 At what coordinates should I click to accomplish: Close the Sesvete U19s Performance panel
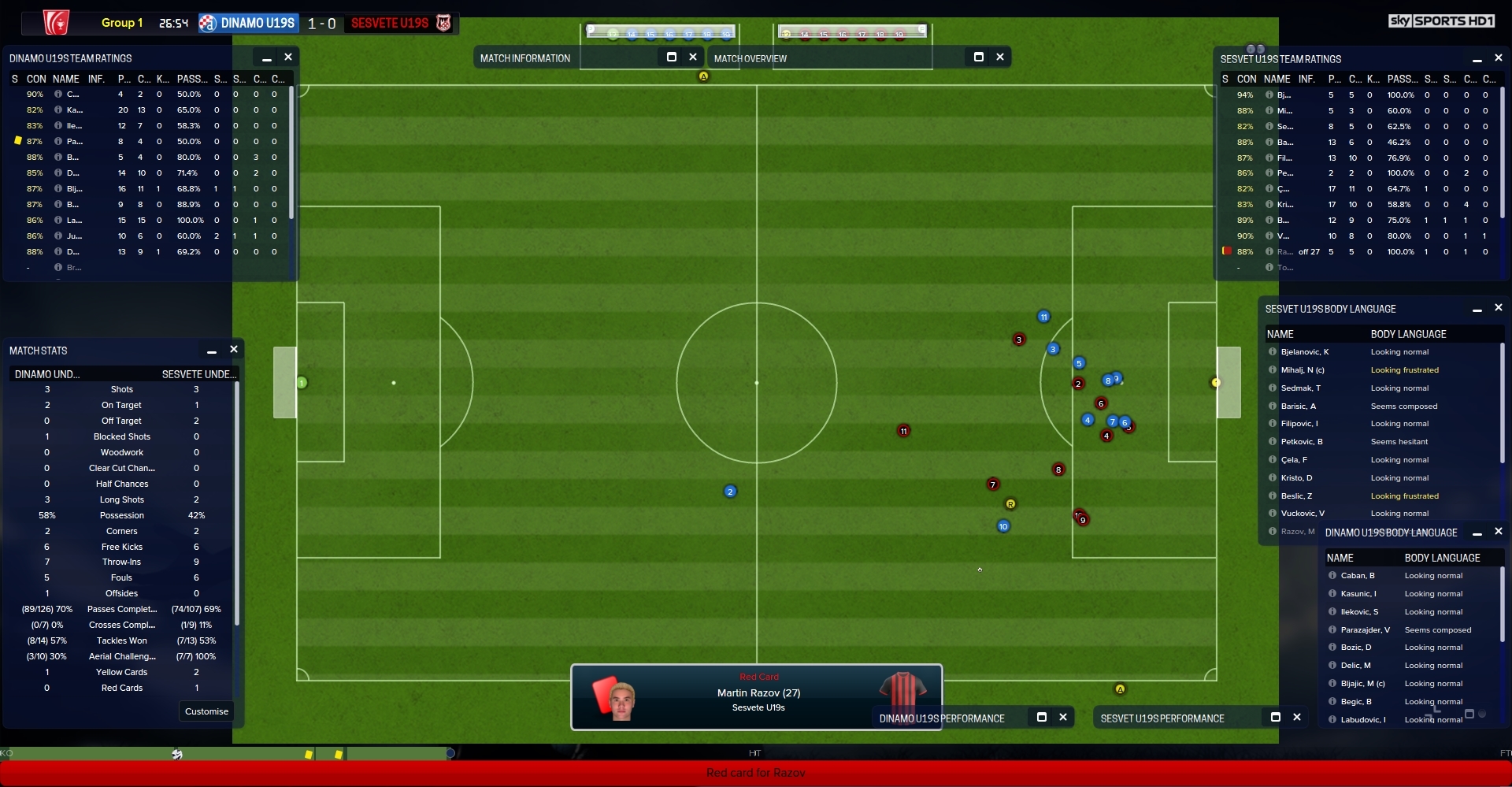point(1297,717)
